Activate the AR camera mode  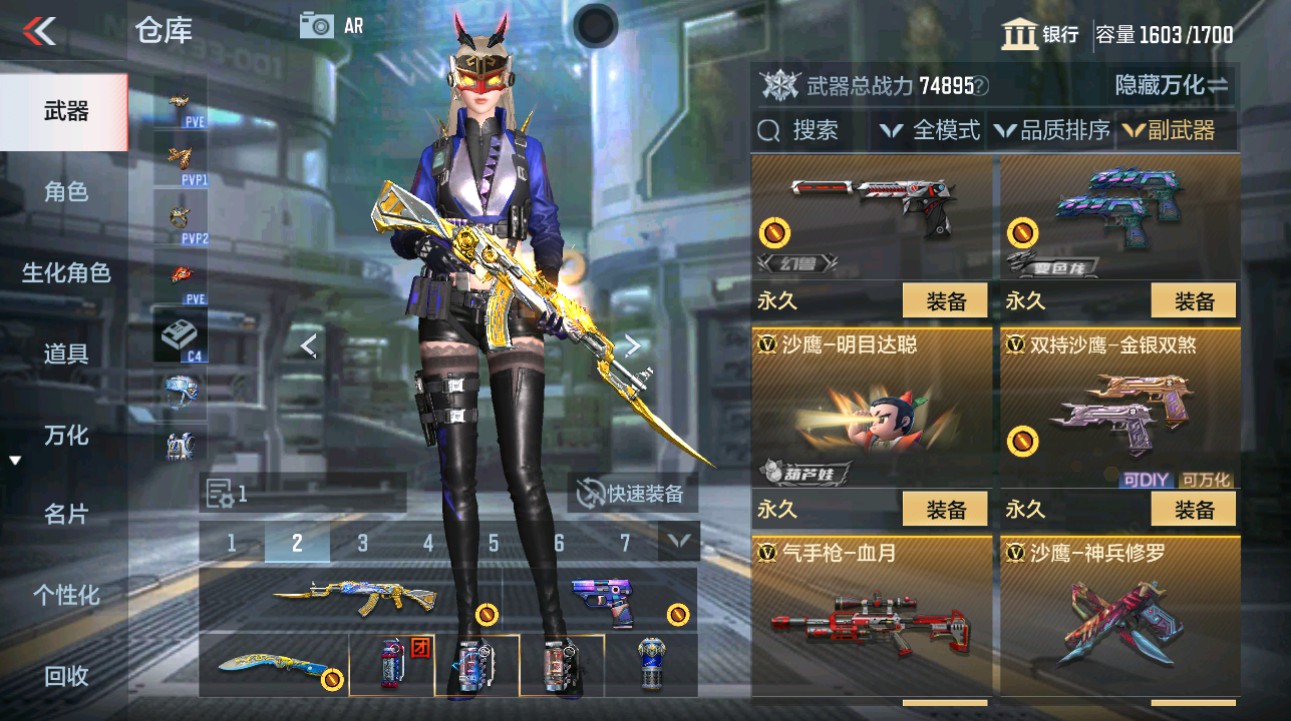[322, 24]
